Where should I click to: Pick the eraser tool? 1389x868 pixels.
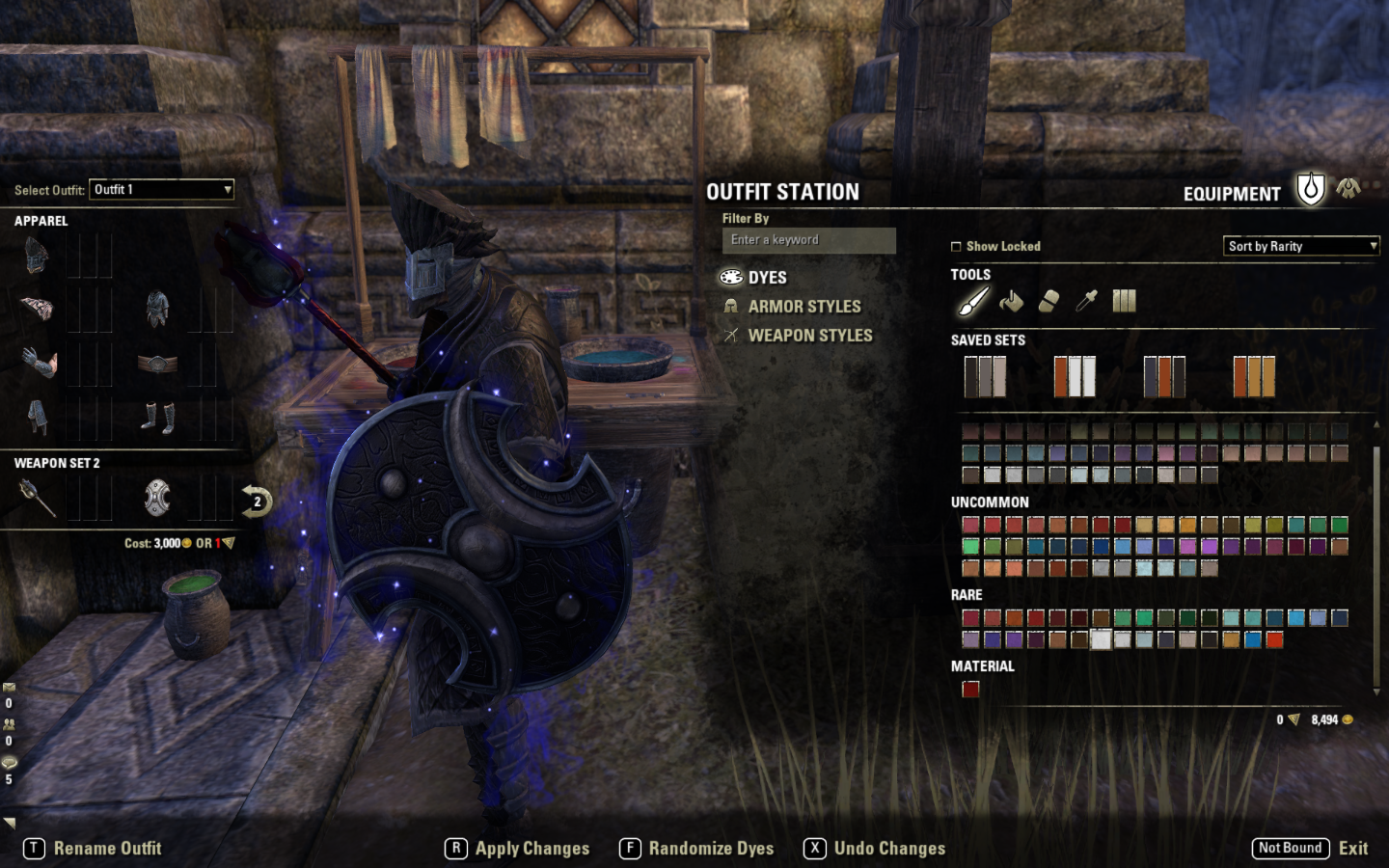(1049, 302)
